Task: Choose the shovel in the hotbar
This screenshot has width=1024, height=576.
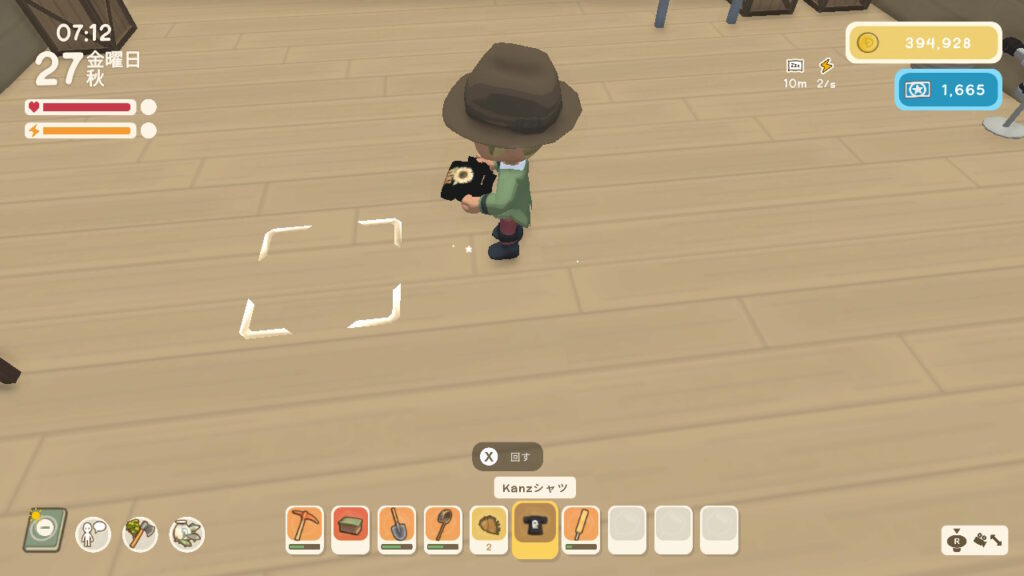Action: [396, 528]
